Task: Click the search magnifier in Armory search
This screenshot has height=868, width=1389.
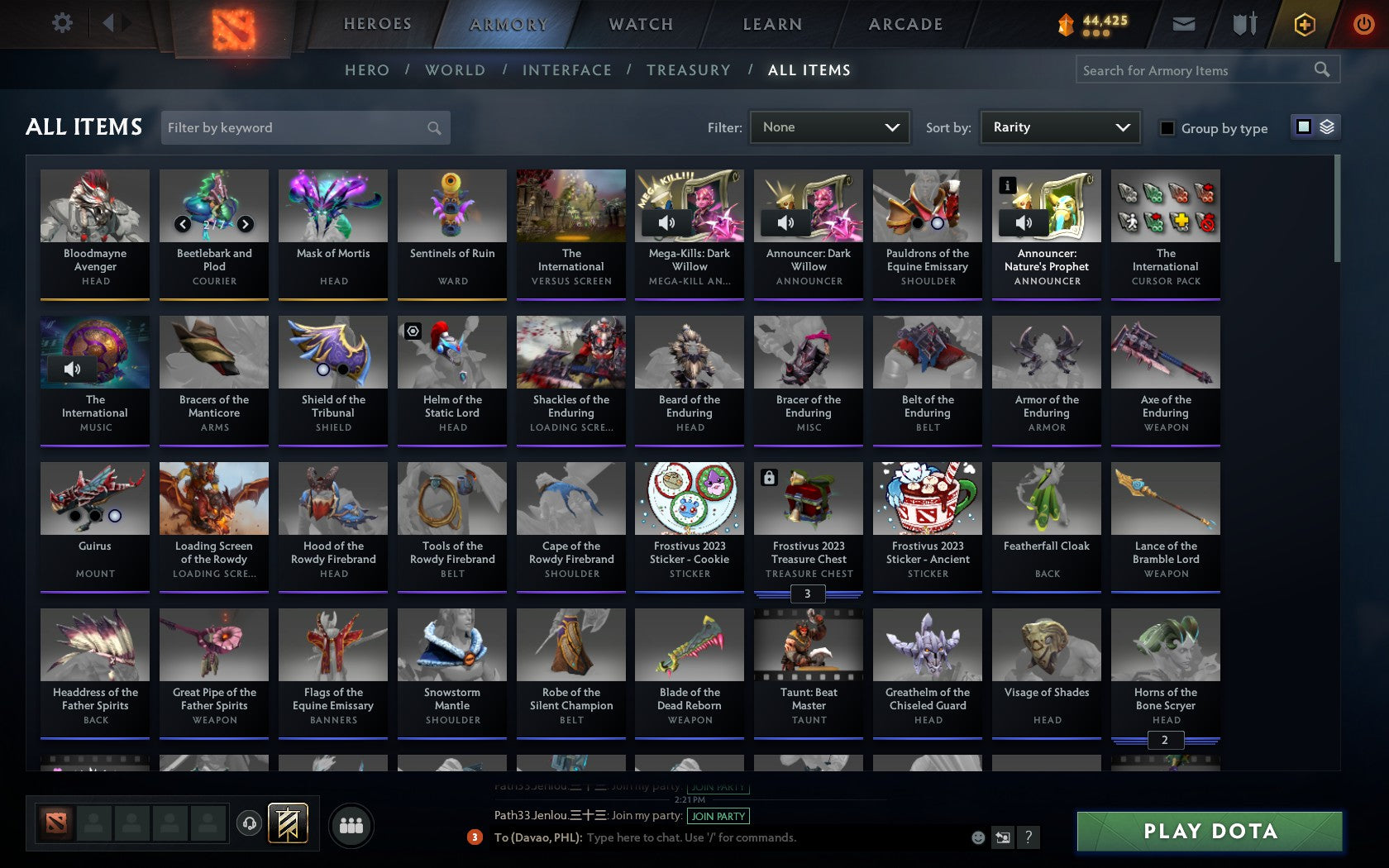Action: pos(1320,69)
